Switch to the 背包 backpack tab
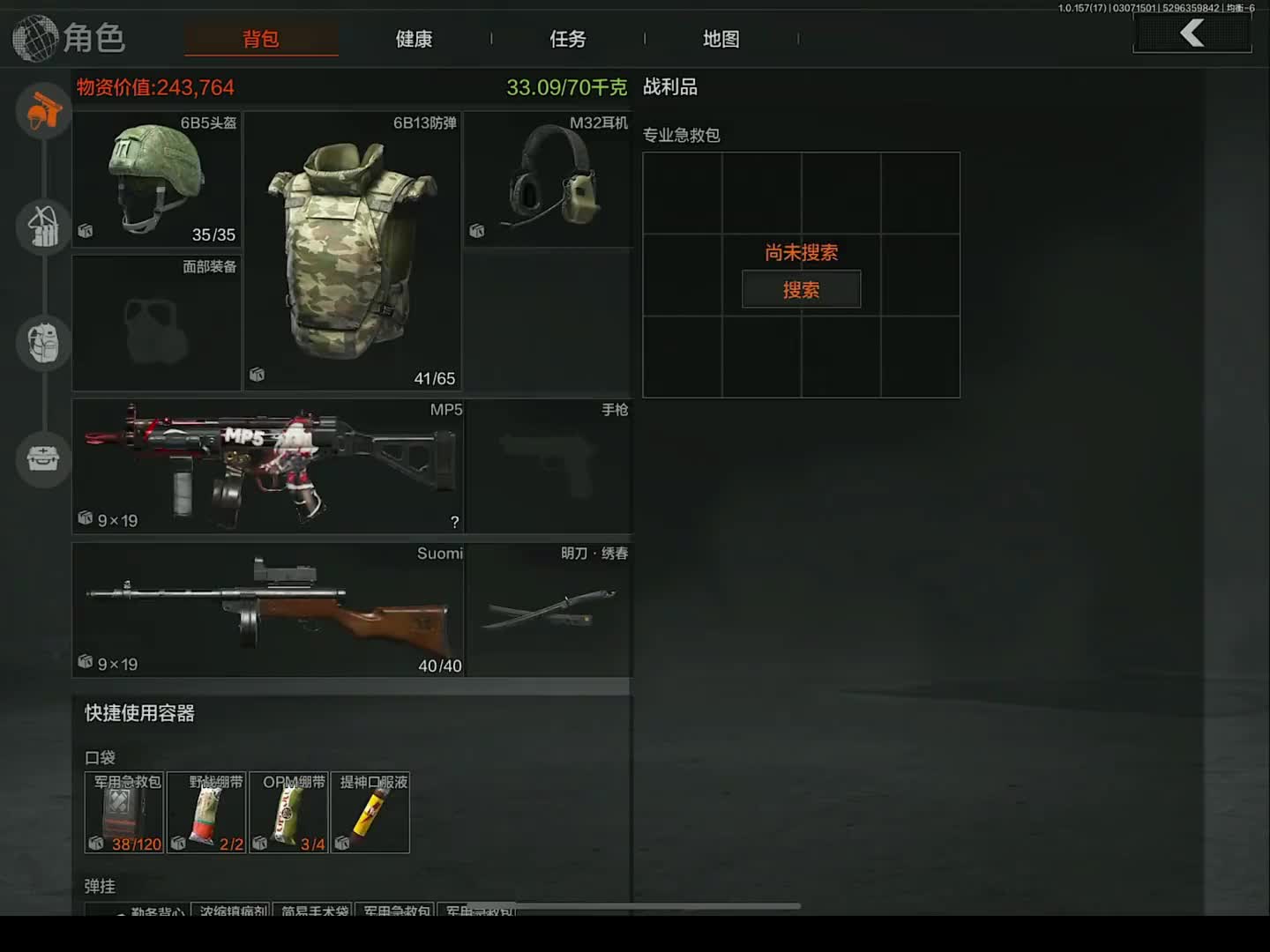 coord(261,39)
